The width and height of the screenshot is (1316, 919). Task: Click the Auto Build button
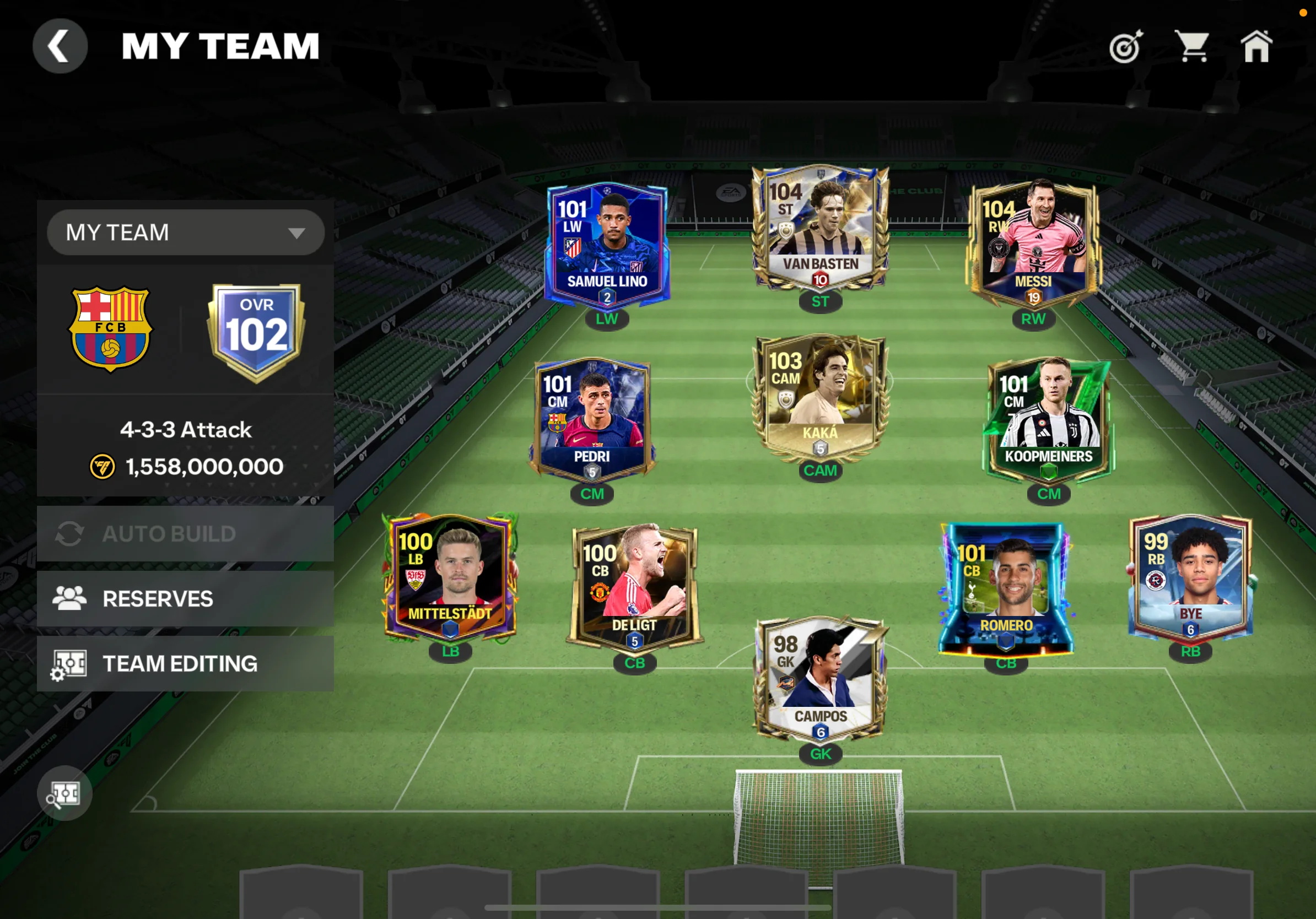pyautogui.click(x=185, y=534)
